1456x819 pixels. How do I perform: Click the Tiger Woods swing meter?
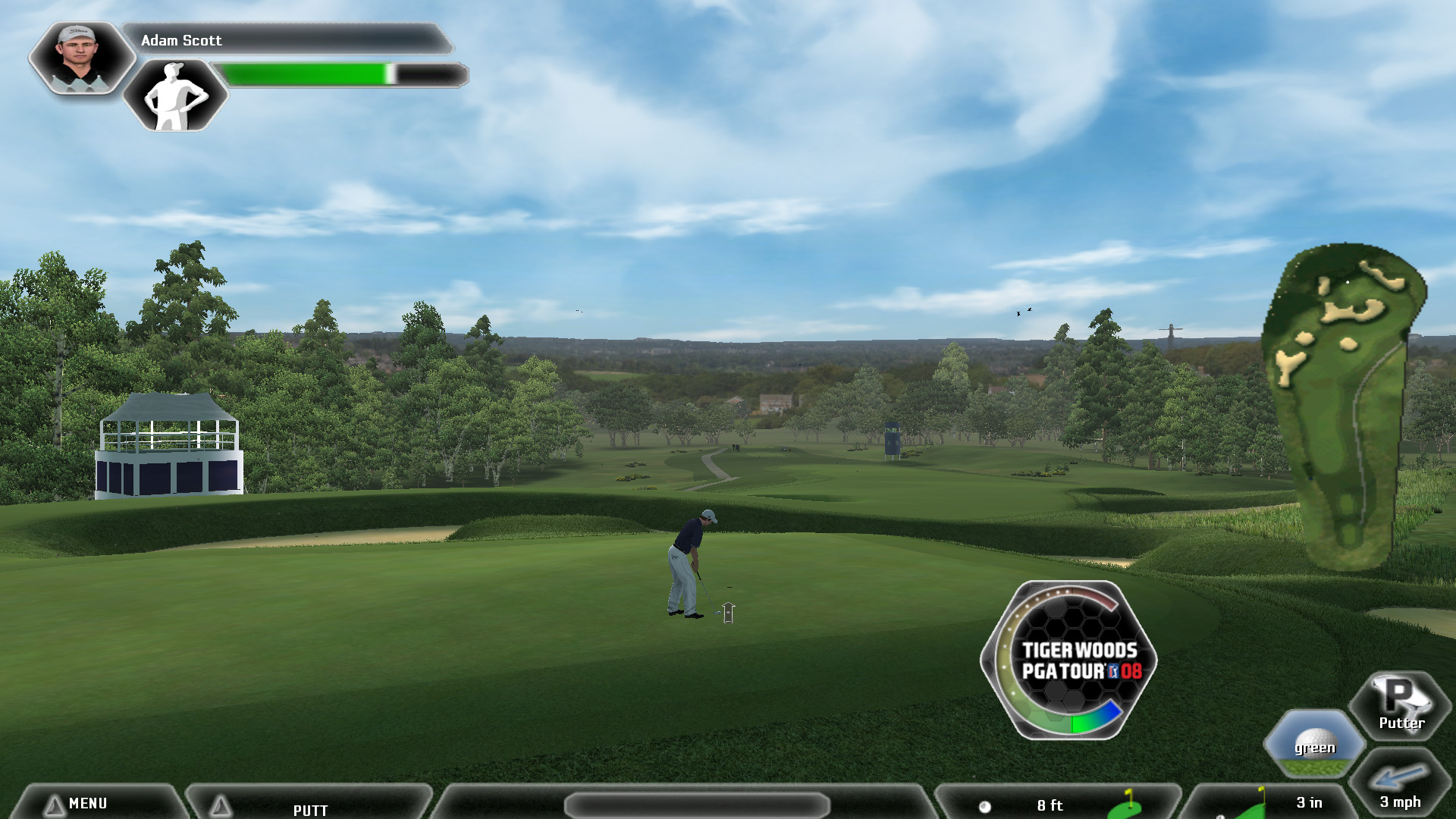tap(1069, 660)
